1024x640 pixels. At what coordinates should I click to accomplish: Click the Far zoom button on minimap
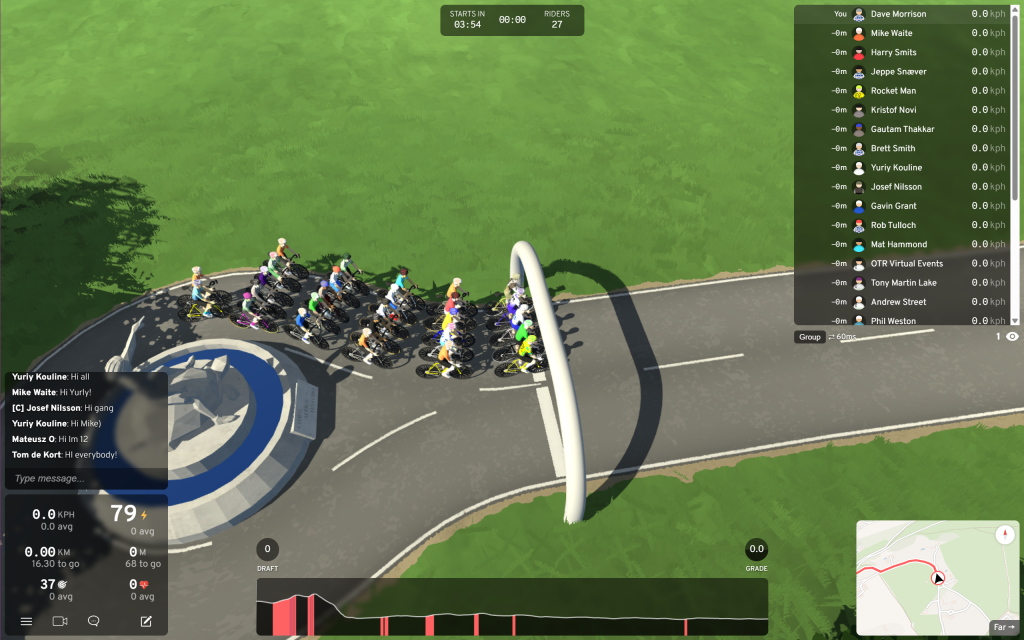pyautogui.click(x=1002, y=627)
